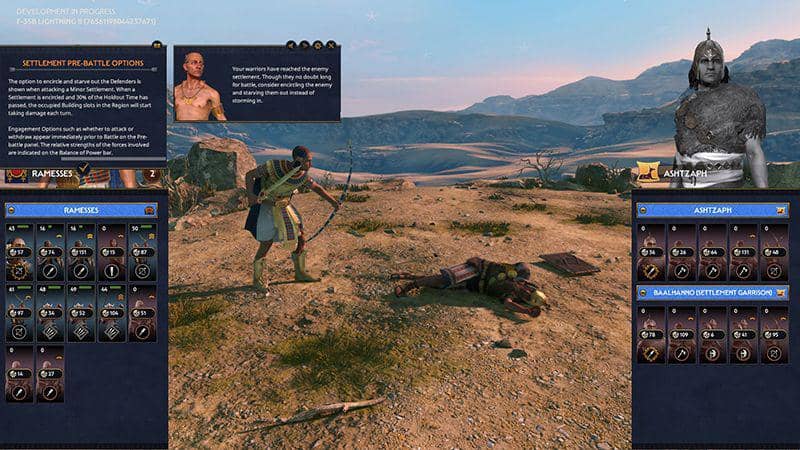Select Ramesses unit card with strength 97

pos(20,312)
